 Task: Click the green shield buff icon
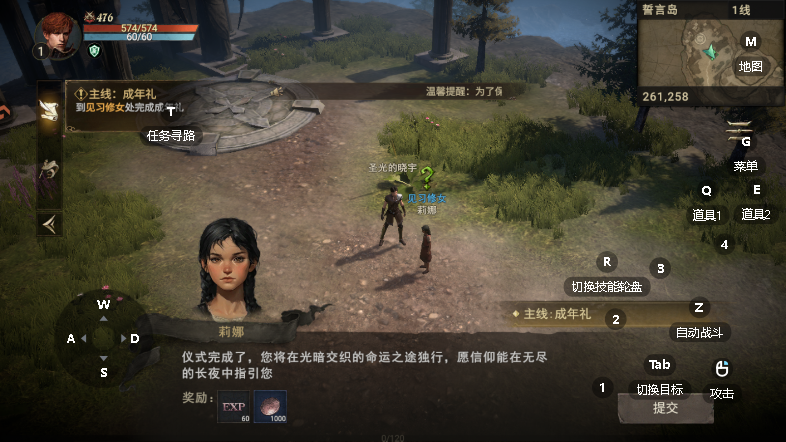[x=94, y=50]
